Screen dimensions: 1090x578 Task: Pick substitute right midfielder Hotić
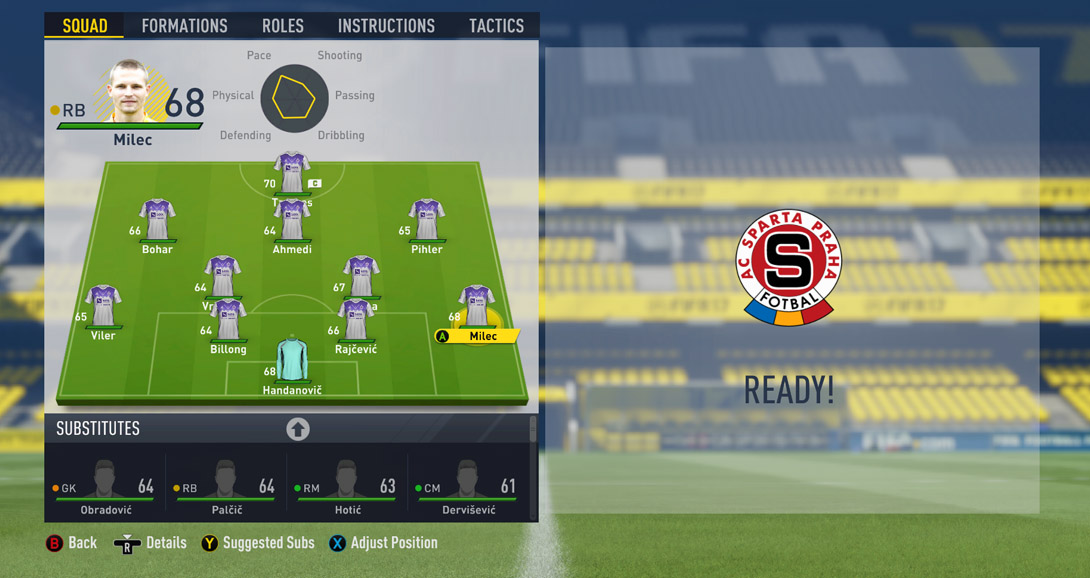pos(347,486)
